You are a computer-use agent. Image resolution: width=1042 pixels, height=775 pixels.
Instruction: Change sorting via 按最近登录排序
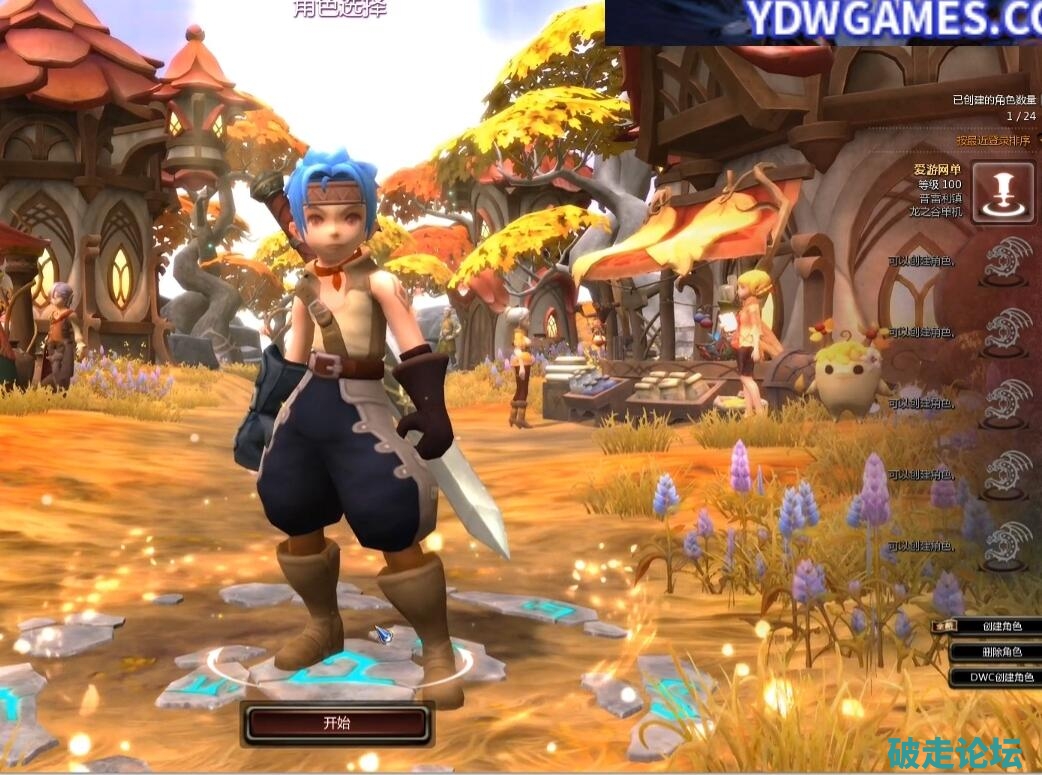992,141
